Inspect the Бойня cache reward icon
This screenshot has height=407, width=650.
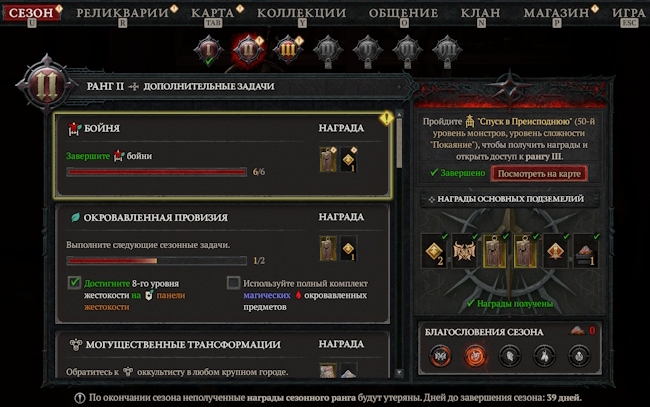pyautogui.click(x=327, y=159)
